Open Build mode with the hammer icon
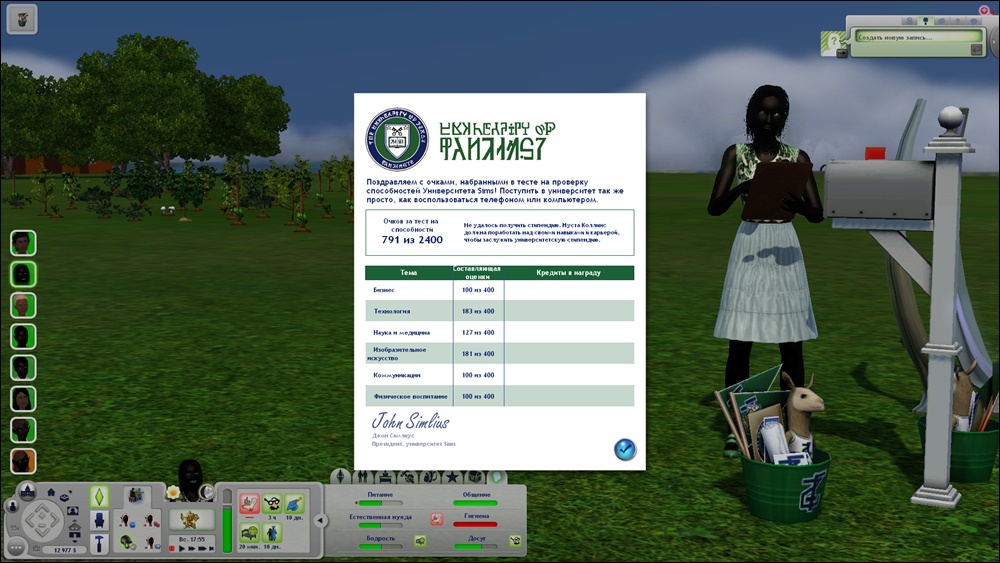Image resolution: width=1000 pixels, height=563 pixels. point(99,543)
